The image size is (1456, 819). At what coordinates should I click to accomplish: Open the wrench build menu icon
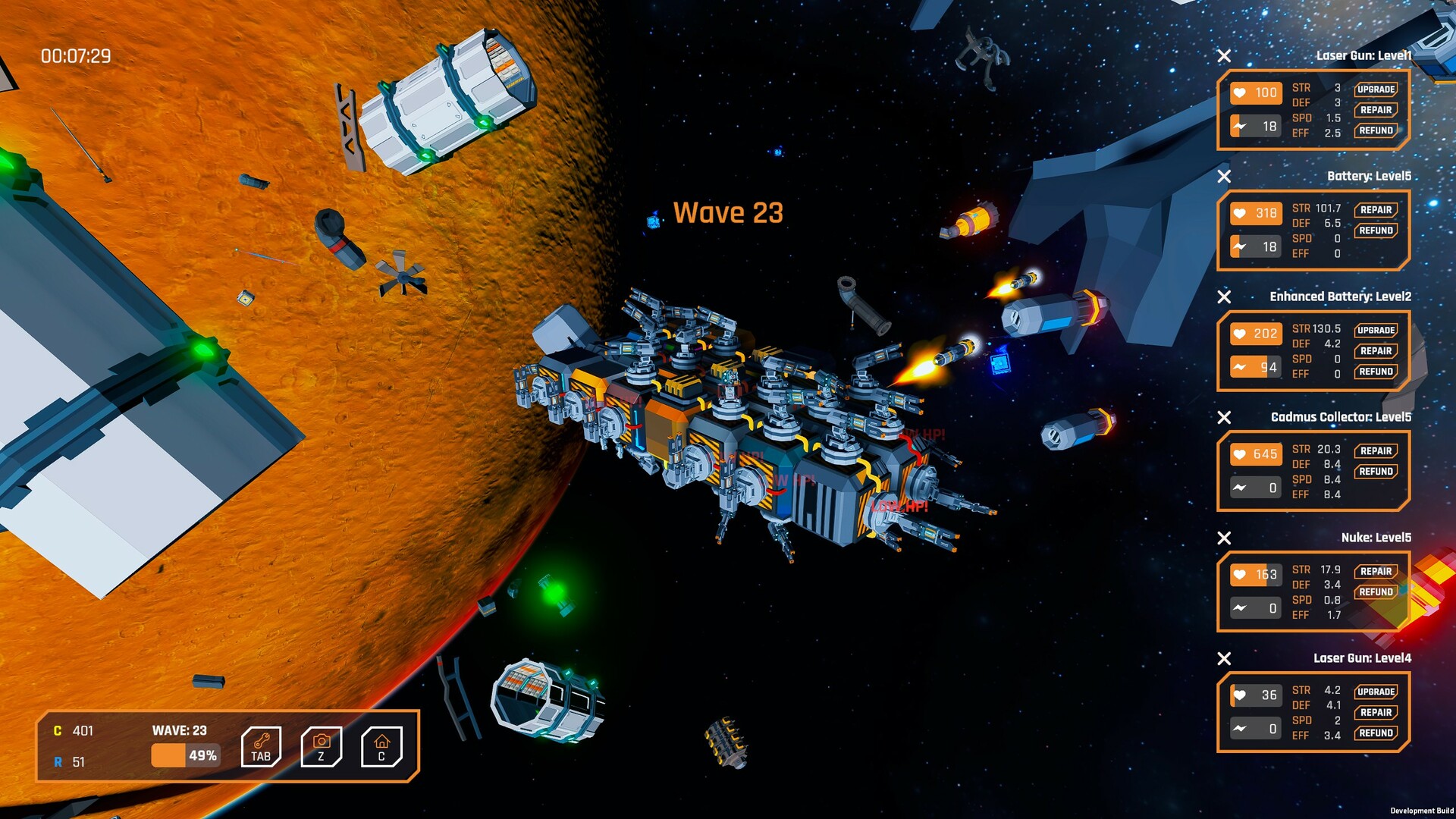261,747
